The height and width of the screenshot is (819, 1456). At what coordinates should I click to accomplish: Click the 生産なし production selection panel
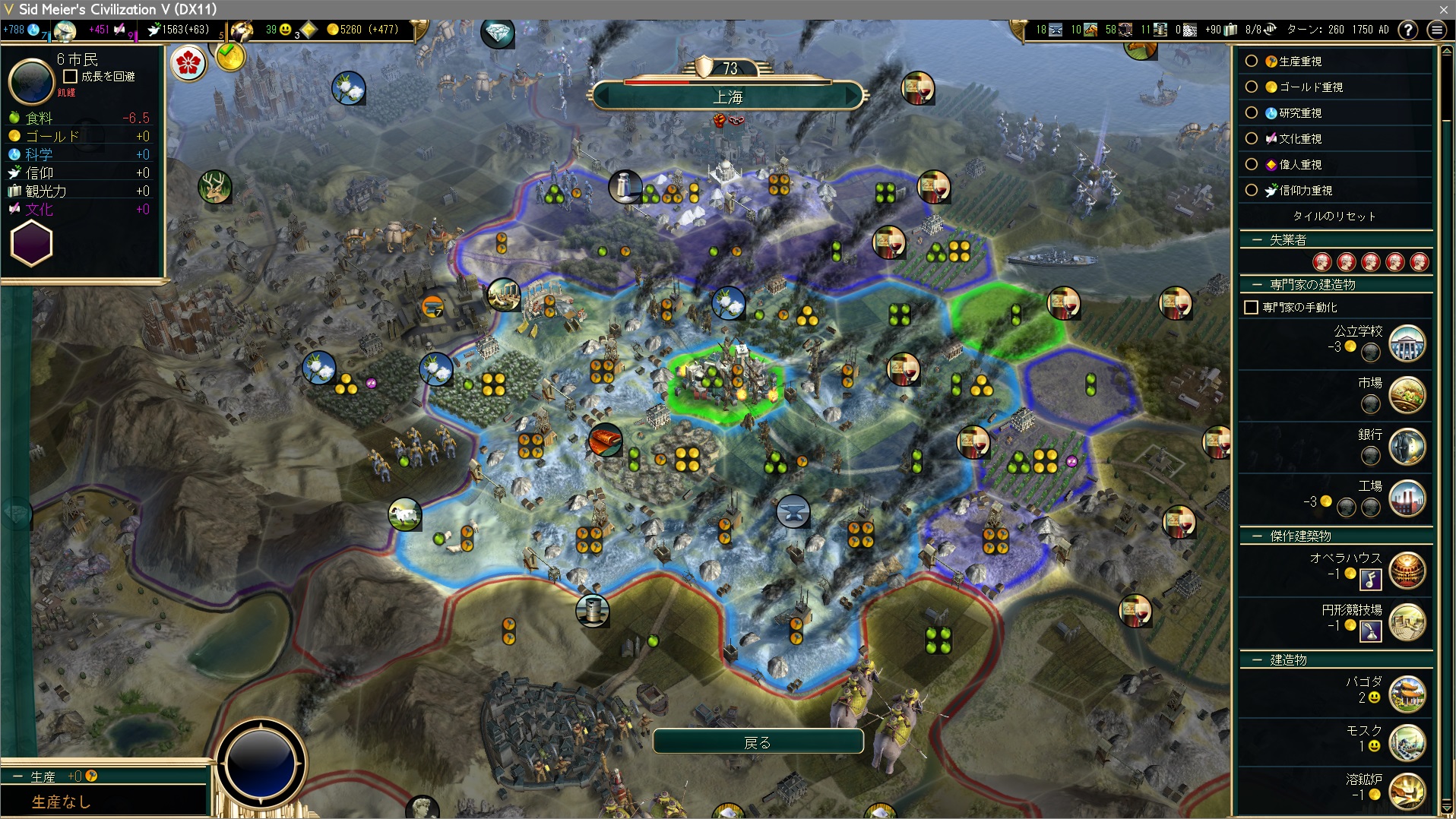pyautogui.click(x=103, y=801)
